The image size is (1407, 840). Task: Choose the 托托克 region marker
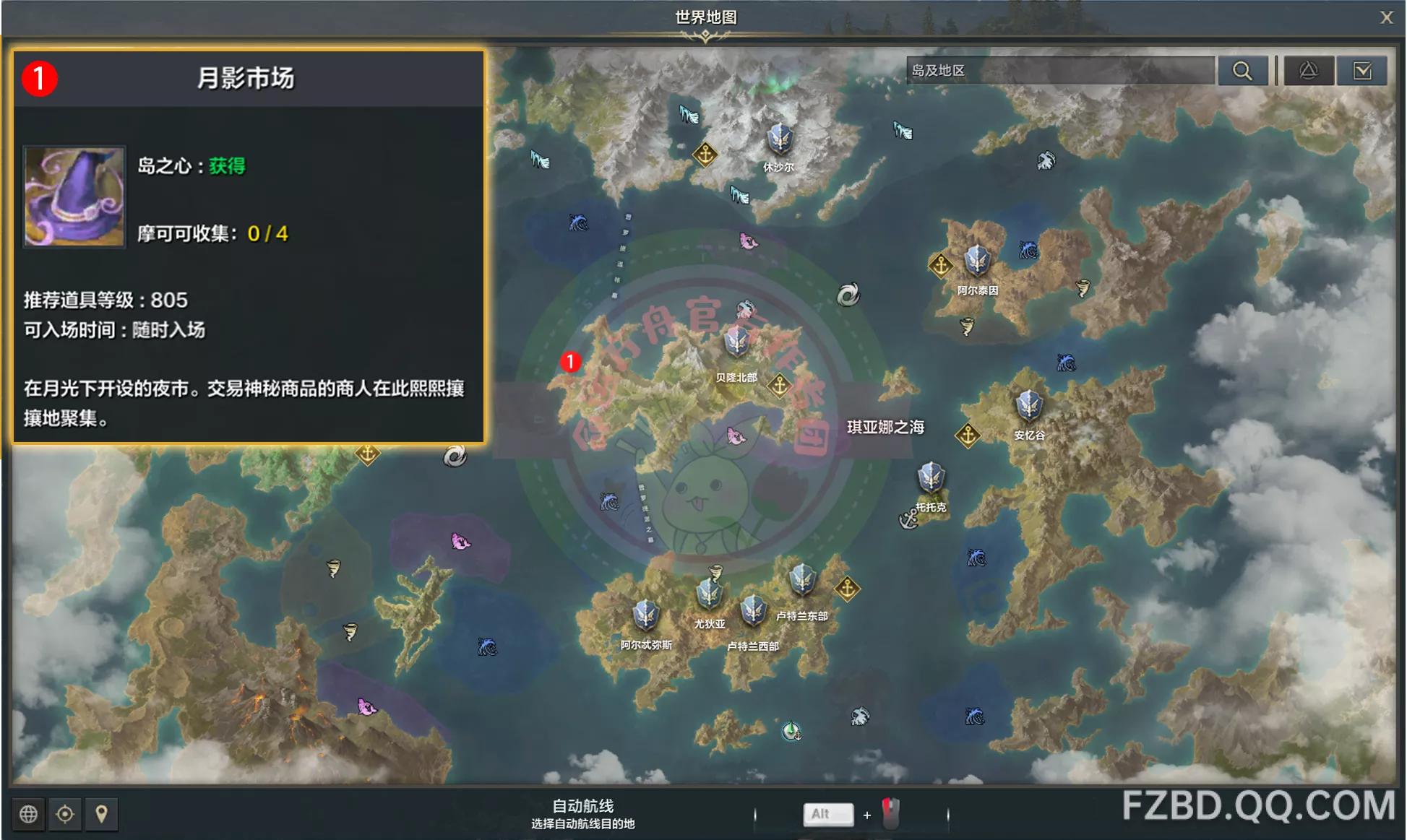click(931, 477)
